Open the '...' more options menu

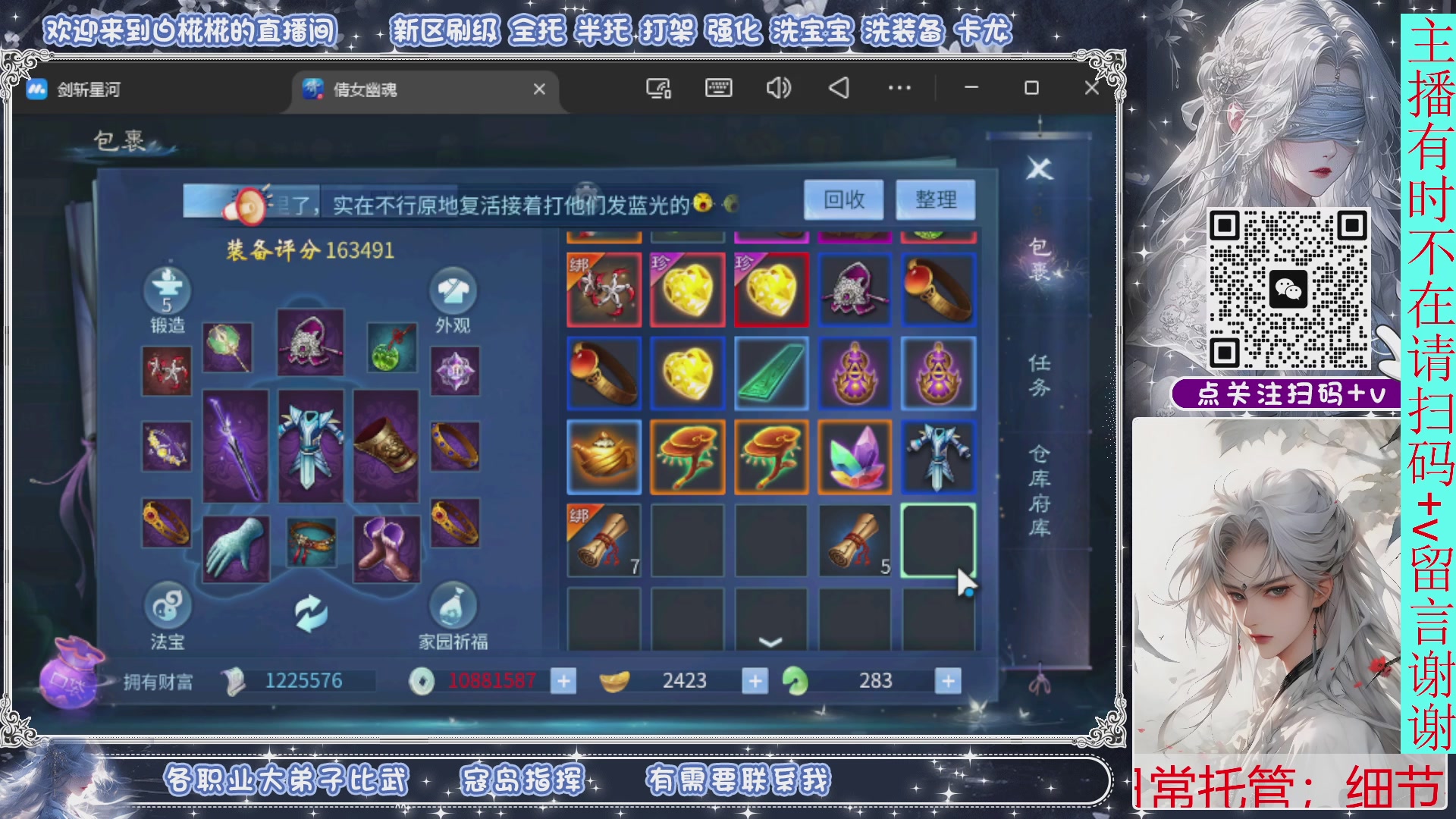899,89
